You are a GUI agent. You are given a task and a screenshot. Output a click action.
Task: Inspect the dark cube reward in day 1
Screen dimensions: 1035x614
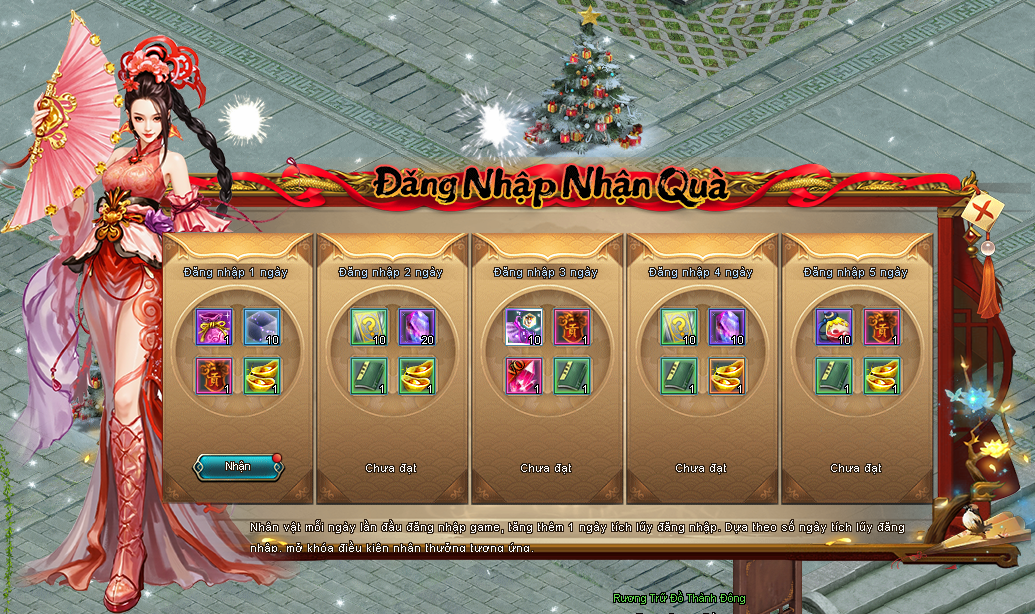pos(262,327)
